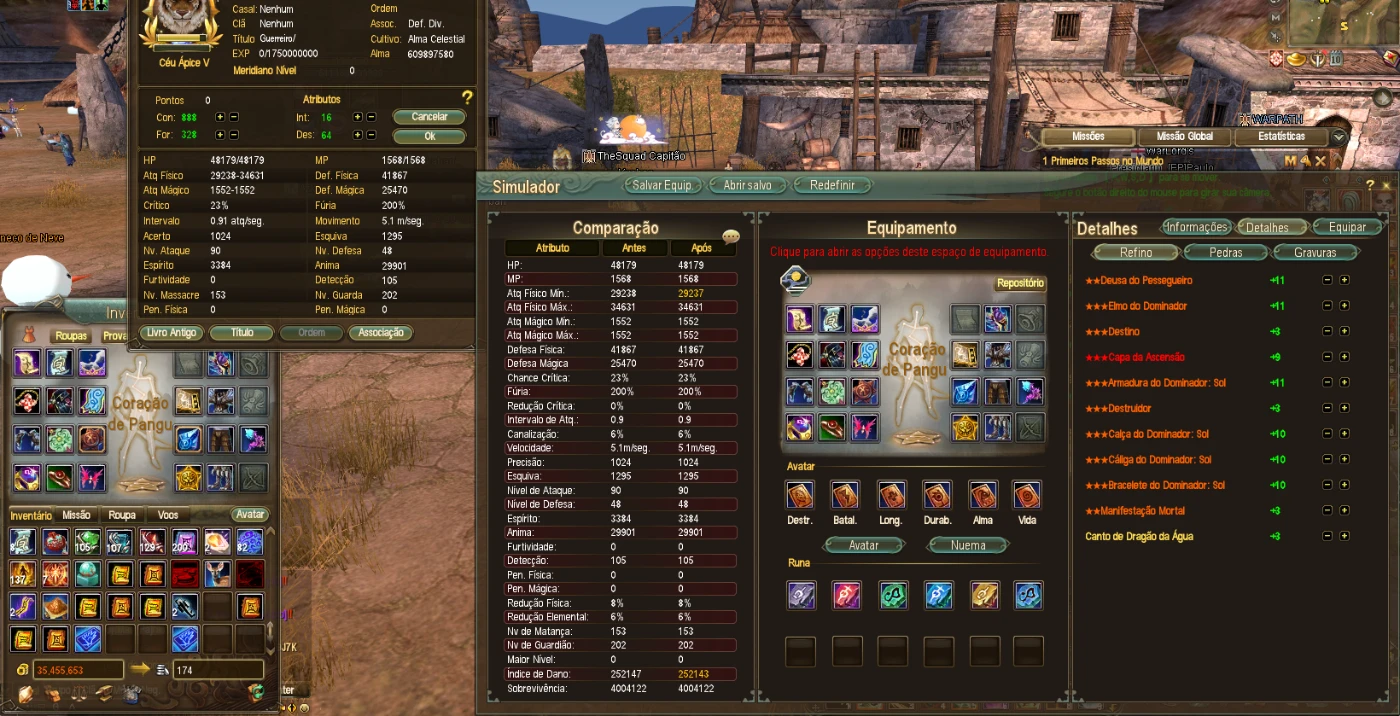Switch to the Missão Global tab
This screenshot has height=716, width=1400.
[x=1184, y=137]
